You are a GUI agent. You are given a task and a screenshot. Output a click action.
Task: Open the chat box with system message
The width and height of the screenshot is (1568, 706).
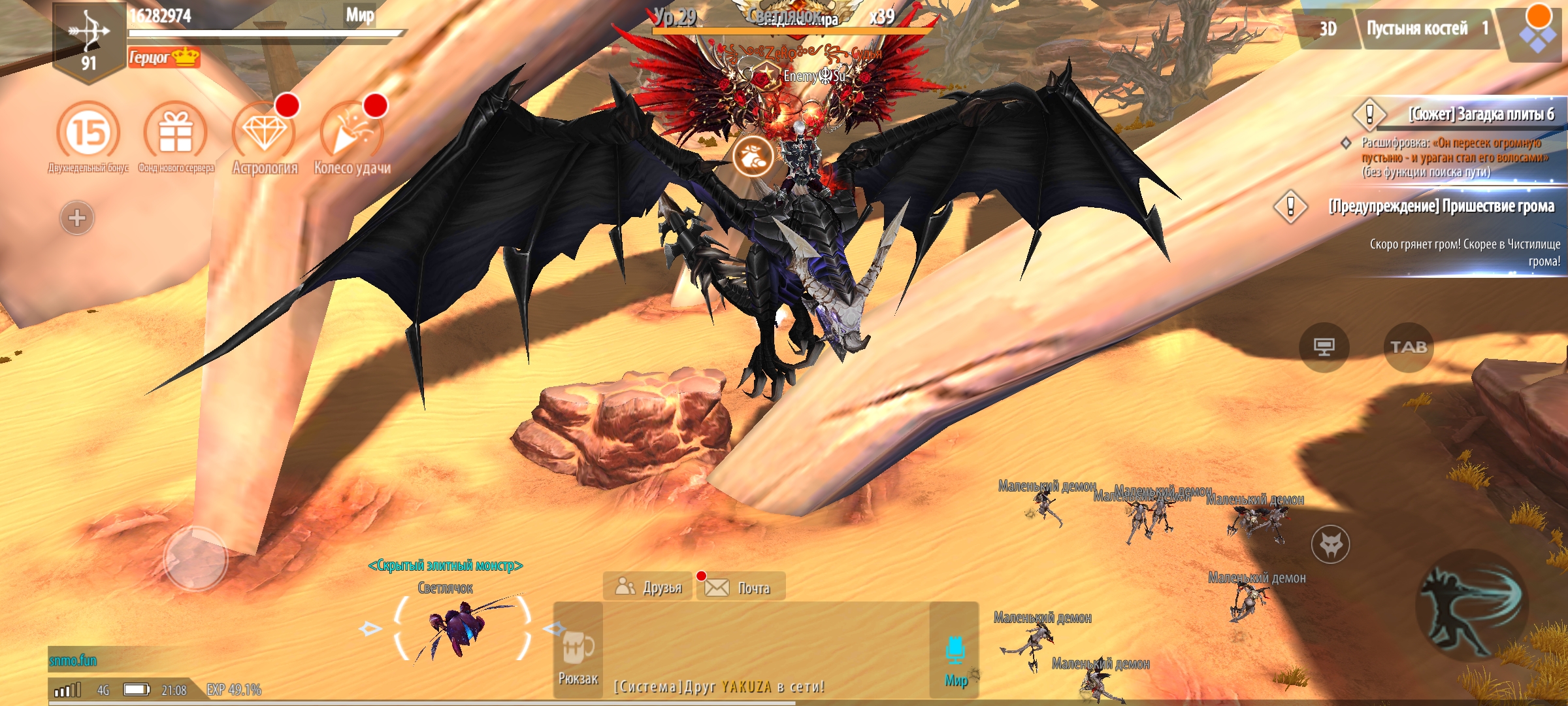[764, 654]
